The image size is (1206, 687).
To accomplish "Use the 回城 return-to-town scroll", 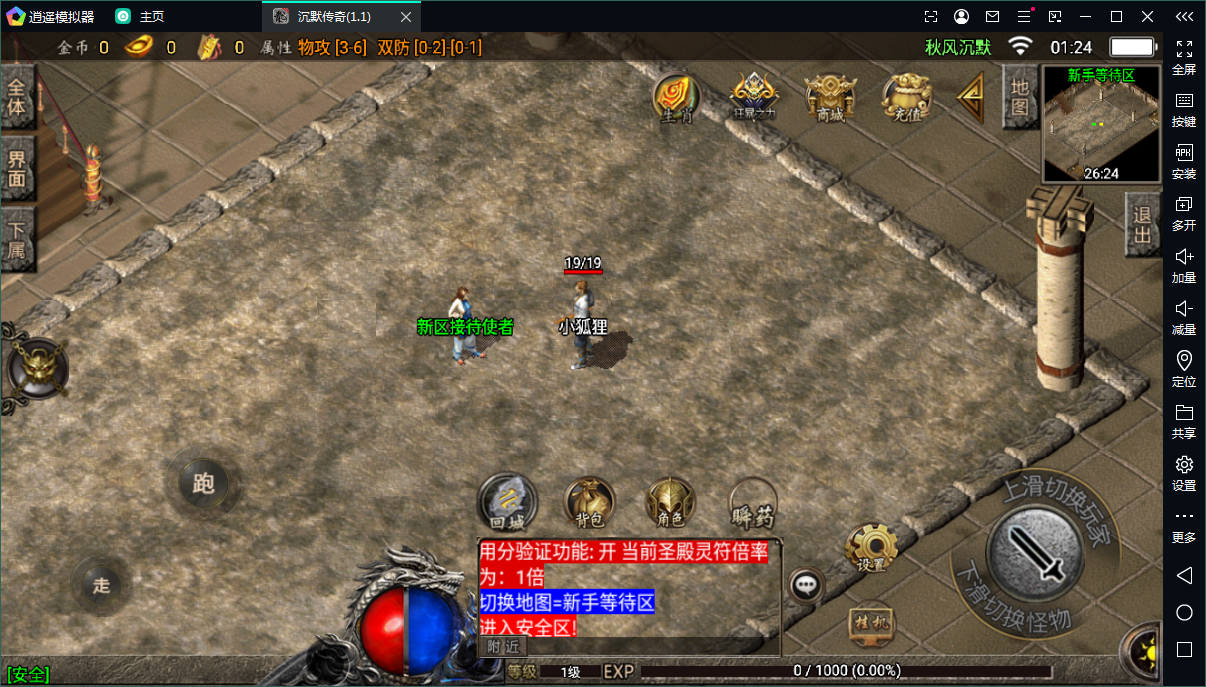I will pos(507,500).
